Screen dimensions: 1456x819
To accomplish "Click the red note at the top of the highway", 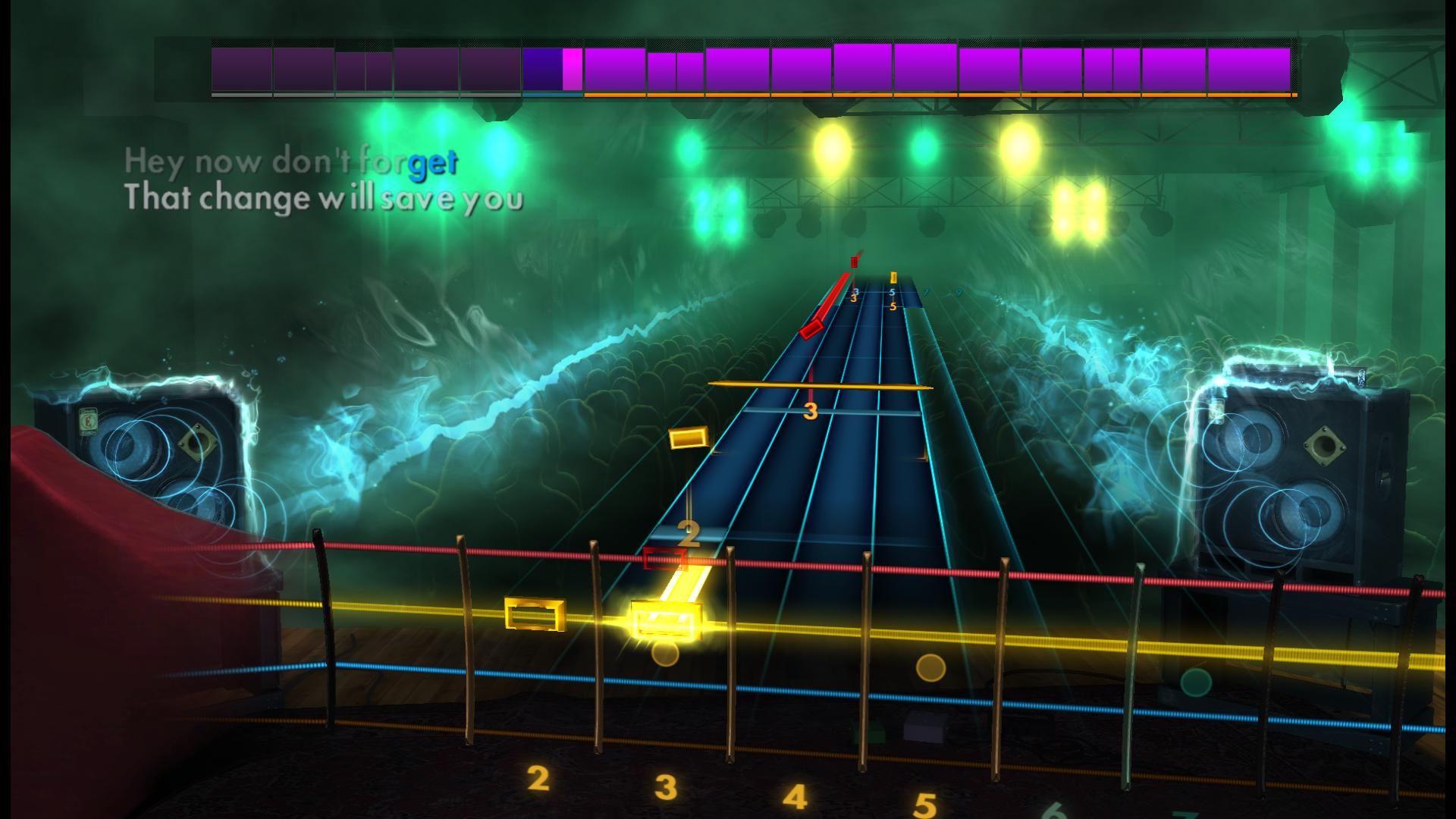I will coord(855,263).
